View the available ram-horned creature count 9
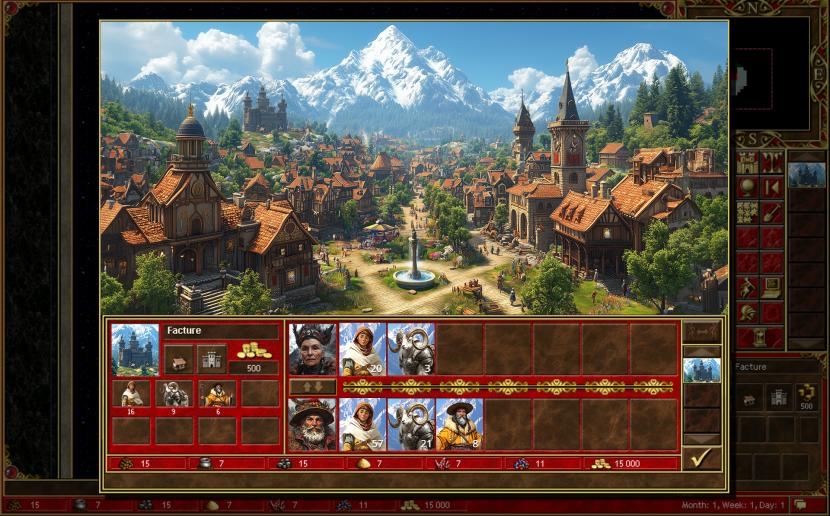The width and height of the screenshot is (830, 516). [x=174, y=393]
